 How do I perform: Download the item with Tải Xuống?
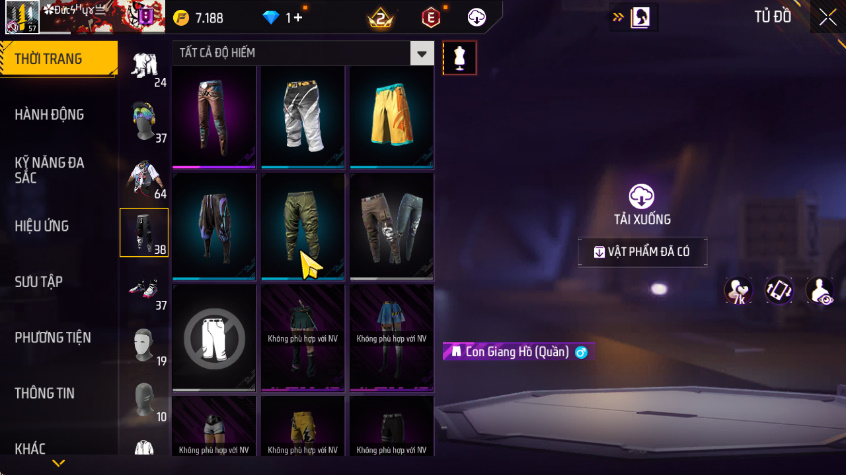(x=642, y=204)
